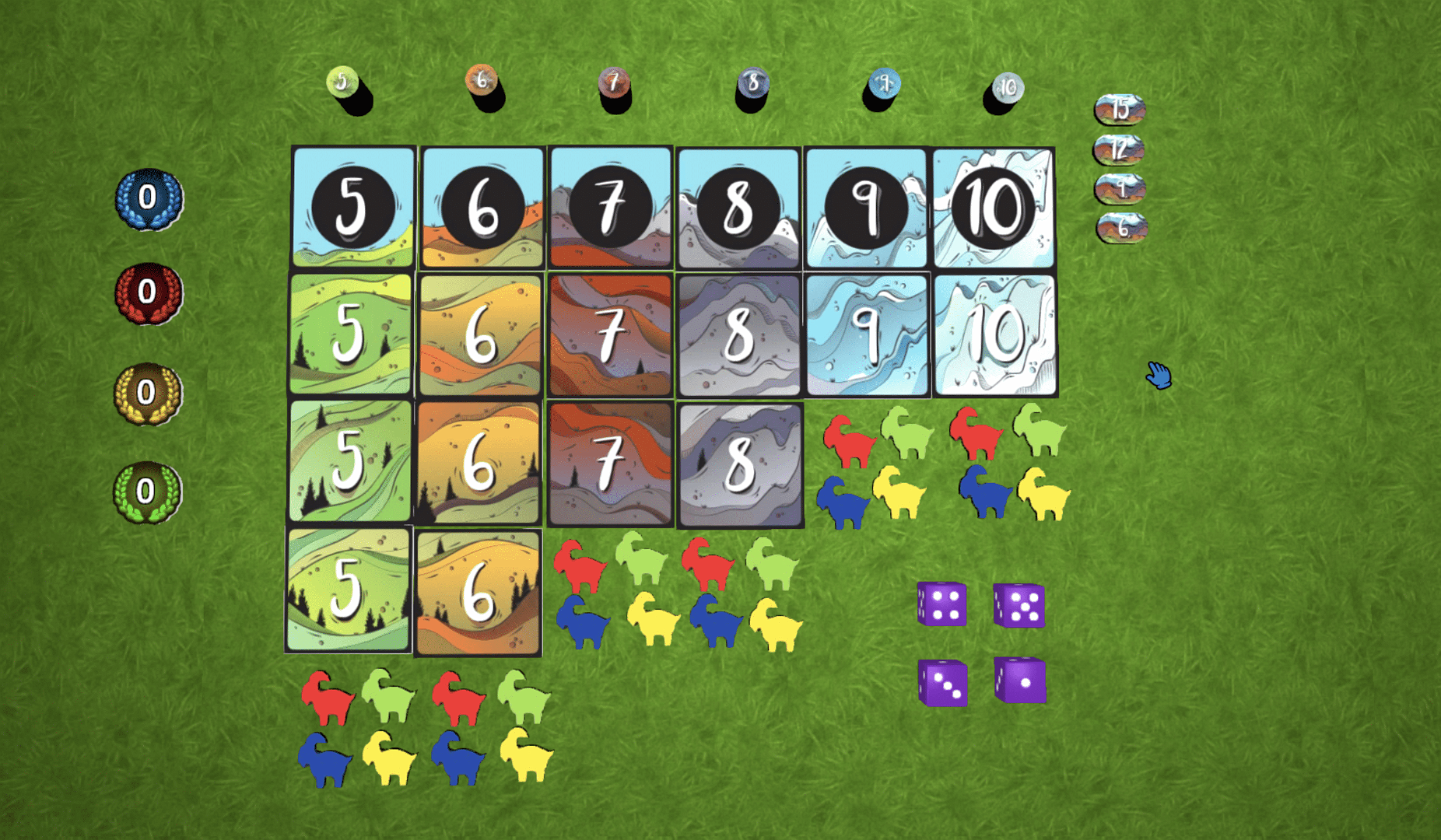This screenshot has width=1441, height=840.
Task: Click the yellow player score counter
Action: [x=148, y=393]
